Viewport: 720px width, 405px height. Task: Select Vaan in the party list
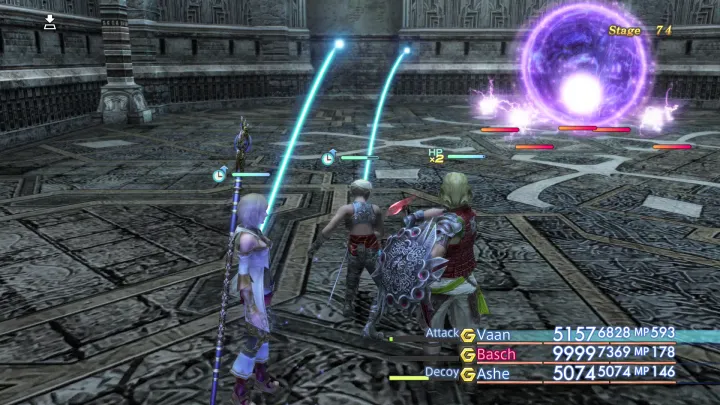coord(494,334)
